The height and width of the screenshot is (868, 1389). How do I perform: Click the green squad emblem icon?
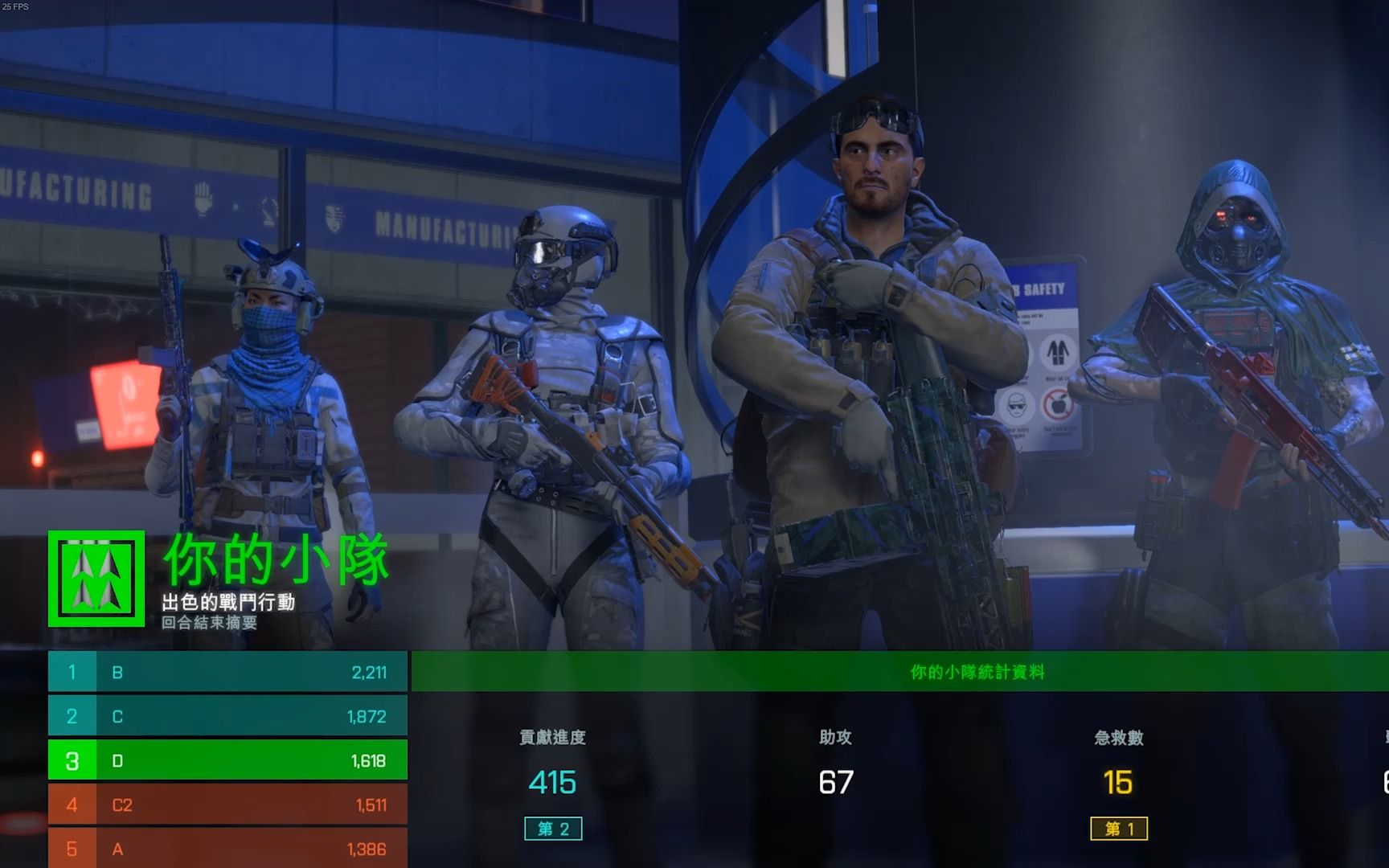(x=96, y=579)
